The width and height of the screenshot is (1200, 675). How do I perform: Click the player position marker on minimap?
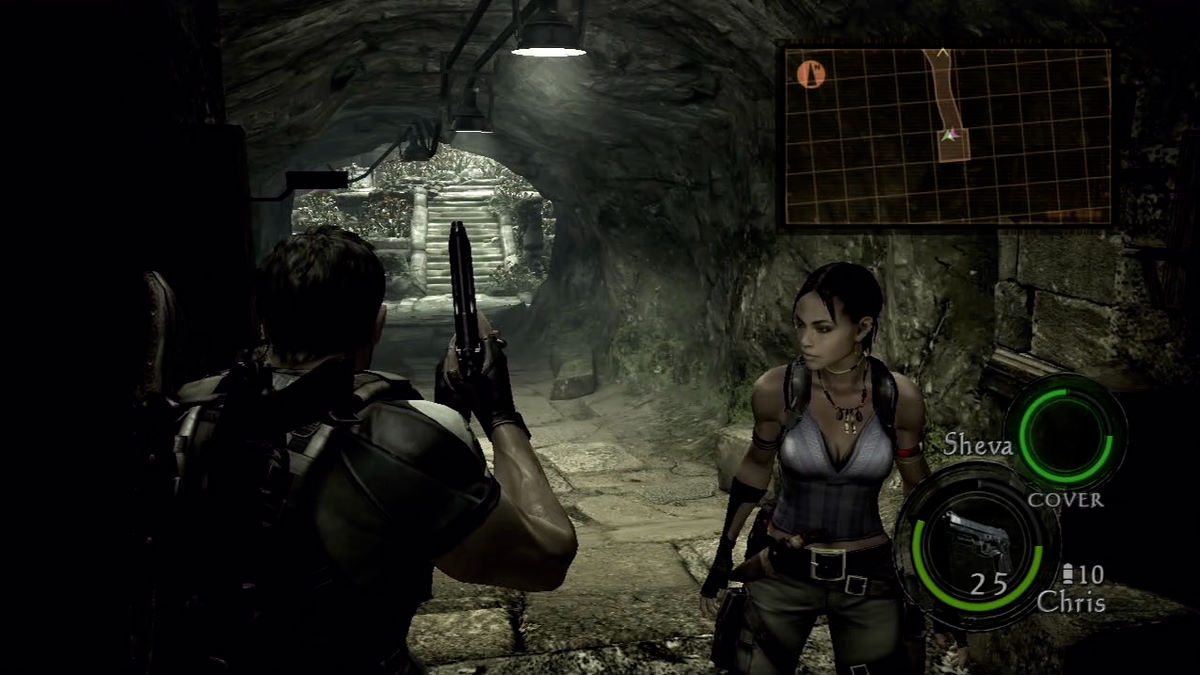click(x=952, y=134)
